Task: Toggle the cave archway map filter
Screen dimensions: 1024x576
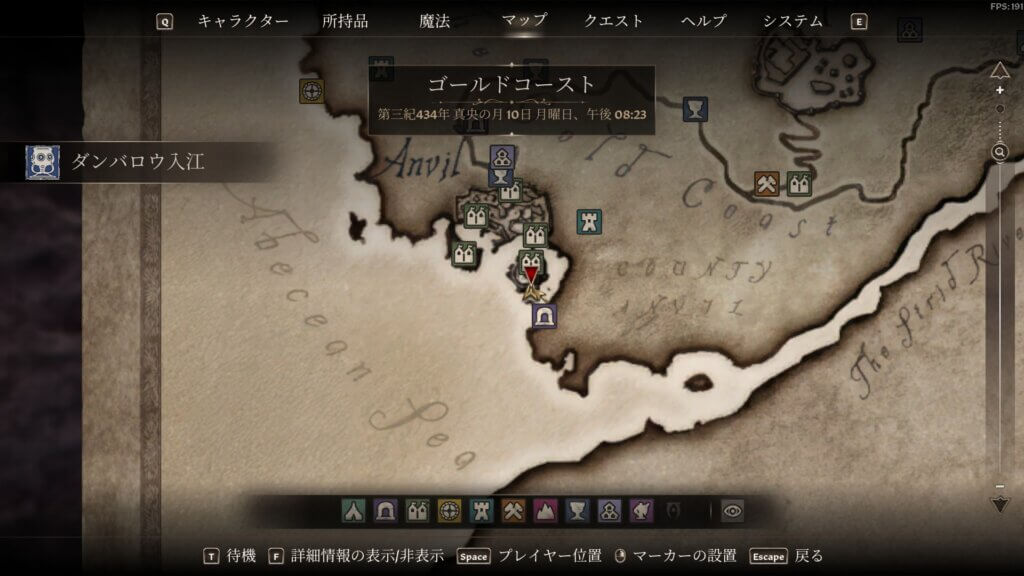Action: point(386,511)
